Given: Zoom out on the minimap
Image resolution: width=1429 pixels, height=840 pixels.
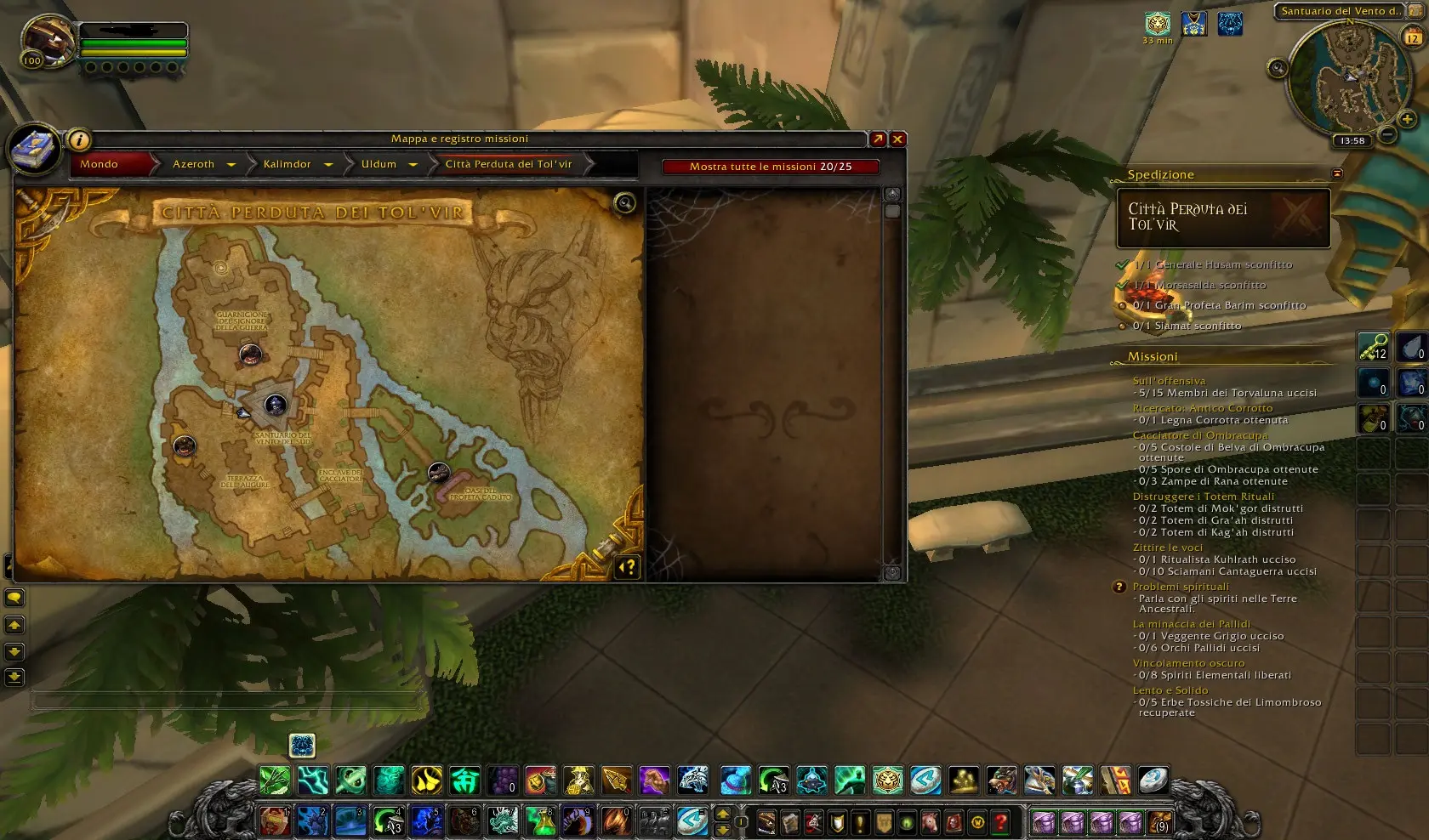Looking at the screenshot, I should pos(1386,134).
